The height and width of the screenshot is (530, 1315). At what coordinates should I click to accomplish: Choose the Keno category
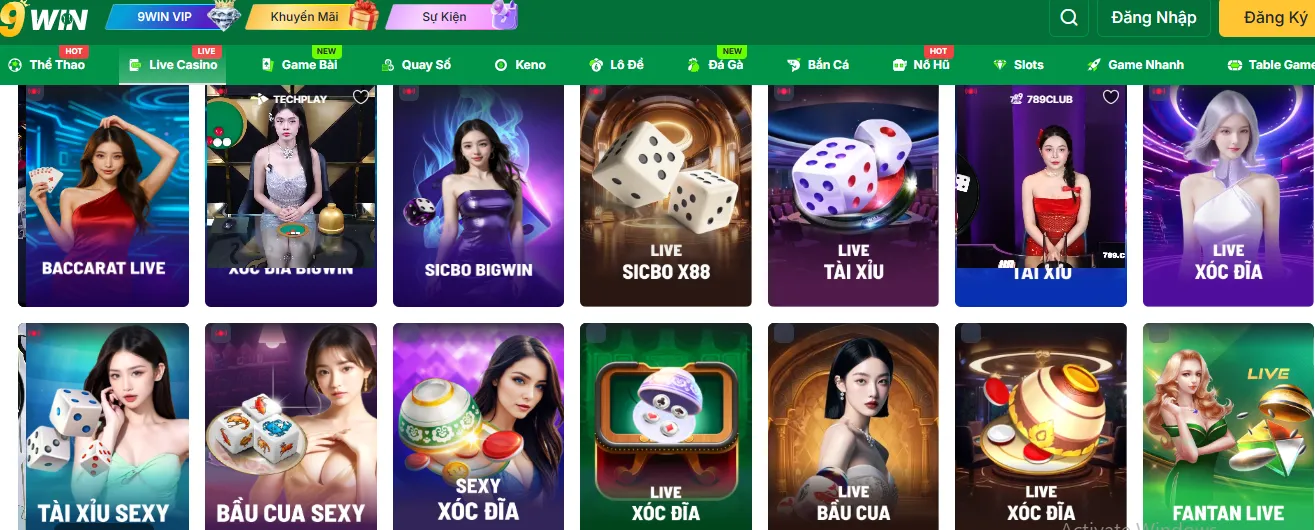pyautogui.click(x=521, y=65)
